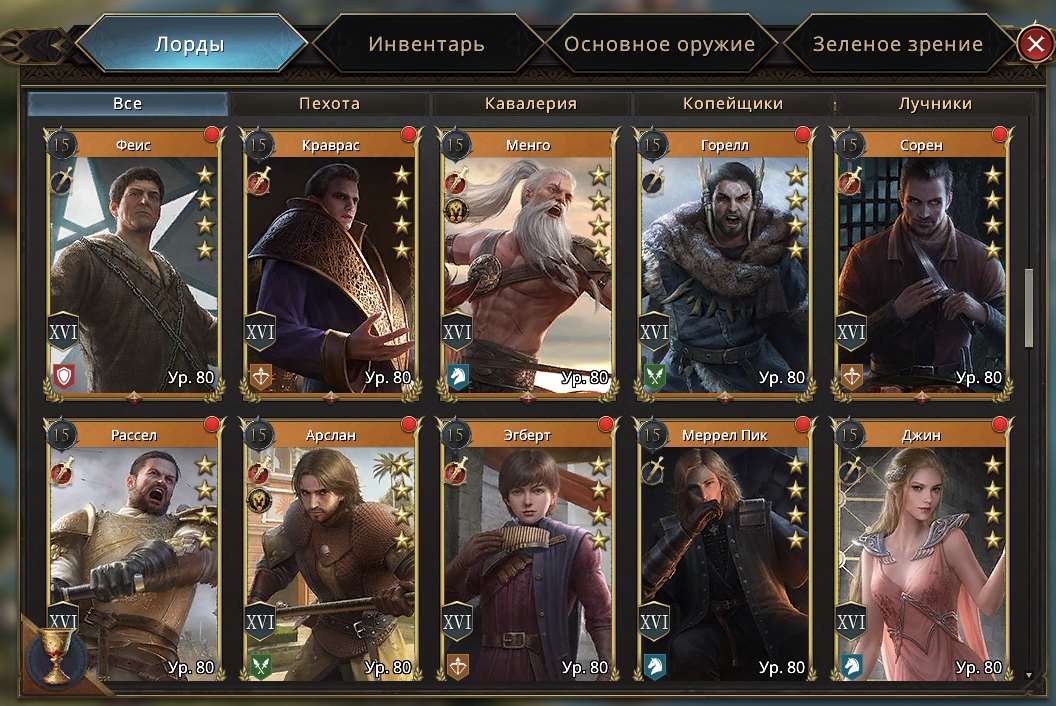Viewport: 1056px width, 706px height.
Task: Open the Лорды tab
Action: pyautogui.click(x=189, y=44)
